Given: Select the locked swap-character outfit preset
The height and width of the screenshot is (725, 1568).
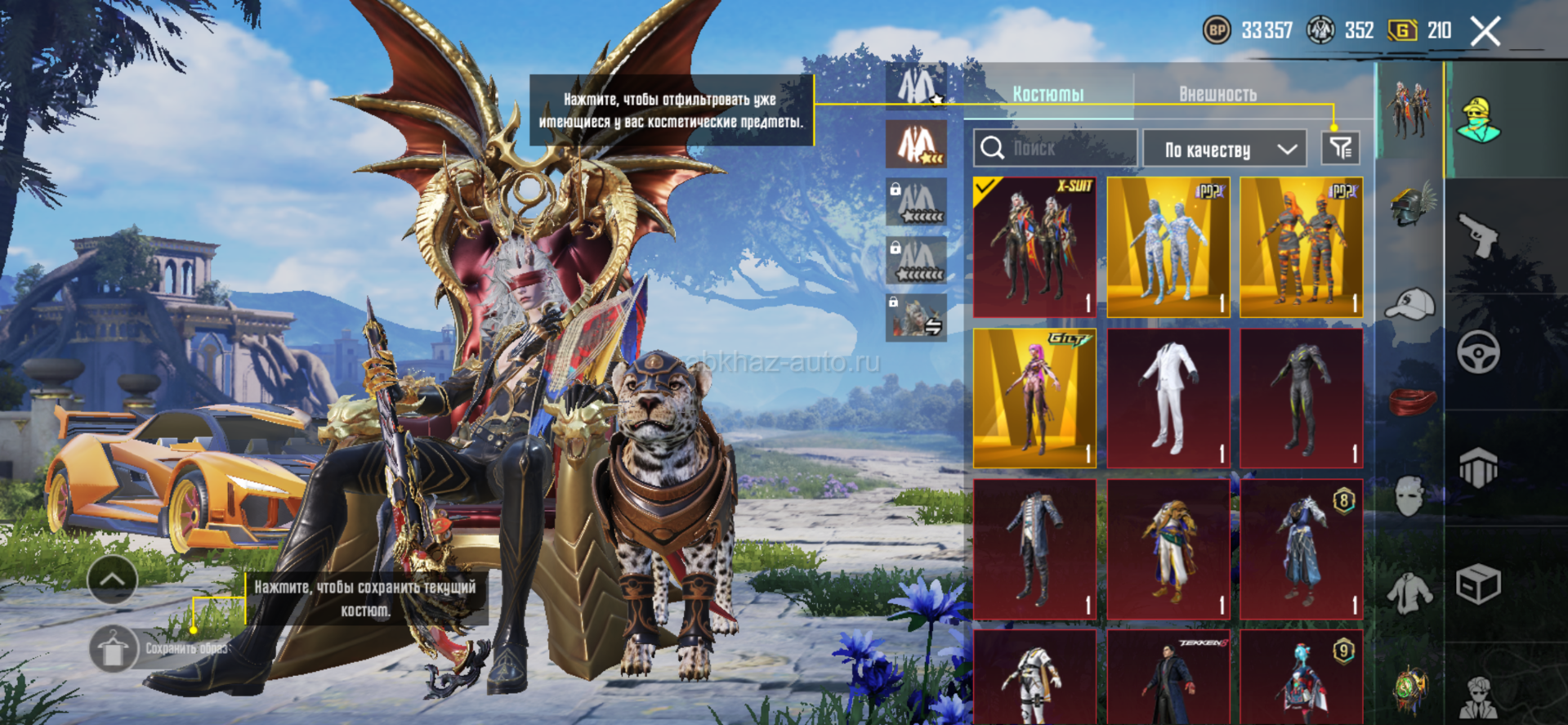Looking at the screenshot, I should pyautogui.click(x=917, y=319).
